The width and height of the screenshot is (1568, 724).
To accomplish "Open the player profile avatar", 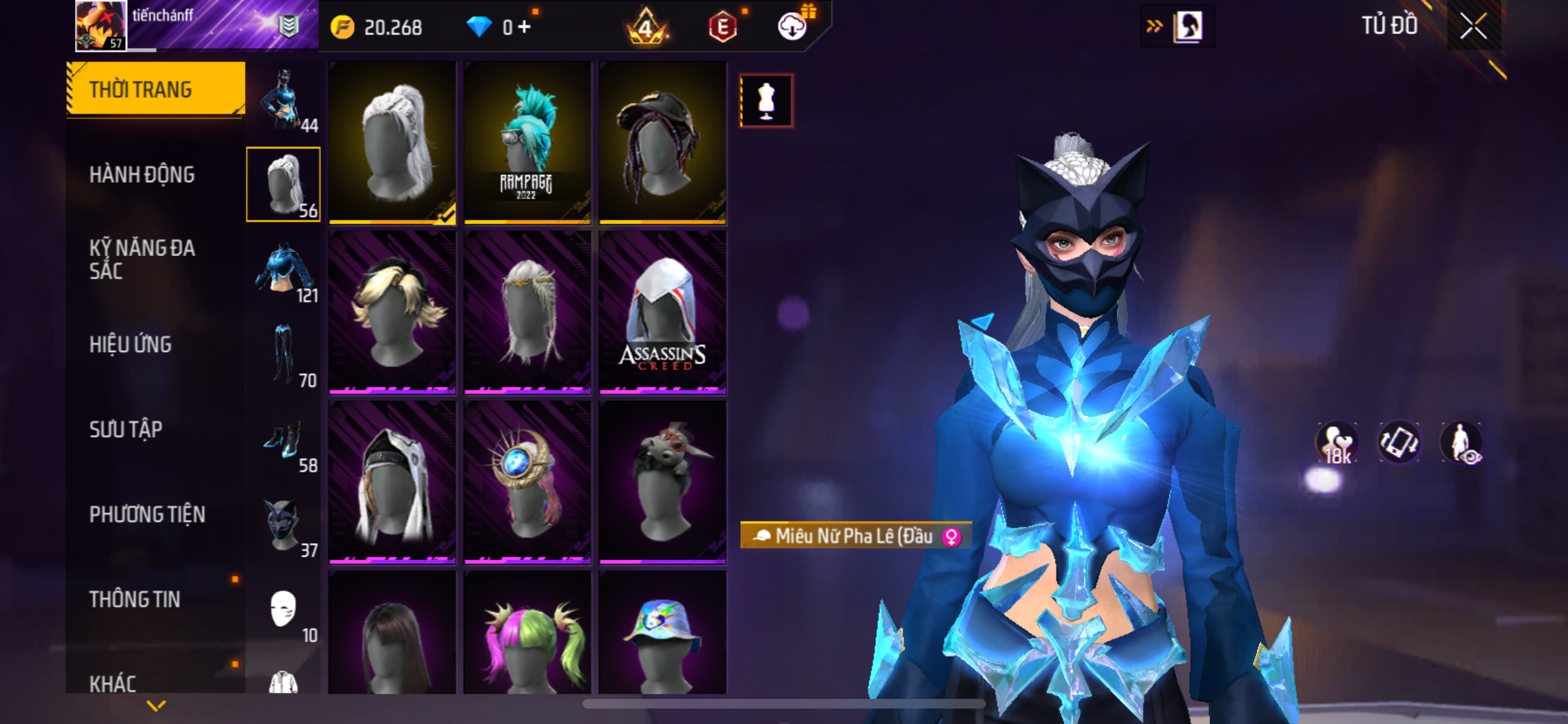I will pyautogui.click(x=100, y=26).
